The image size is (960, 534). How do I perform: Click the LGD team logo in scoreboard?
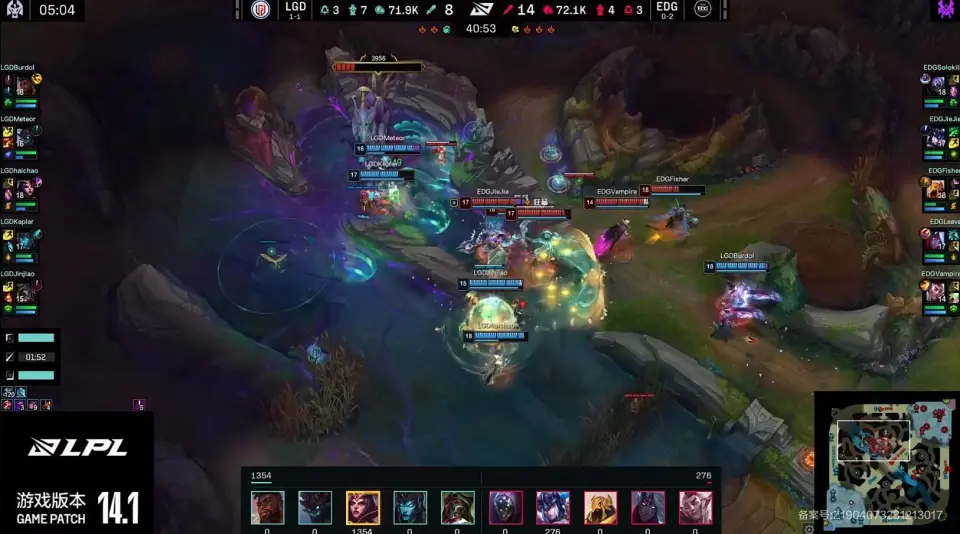[x=261, y=10]
